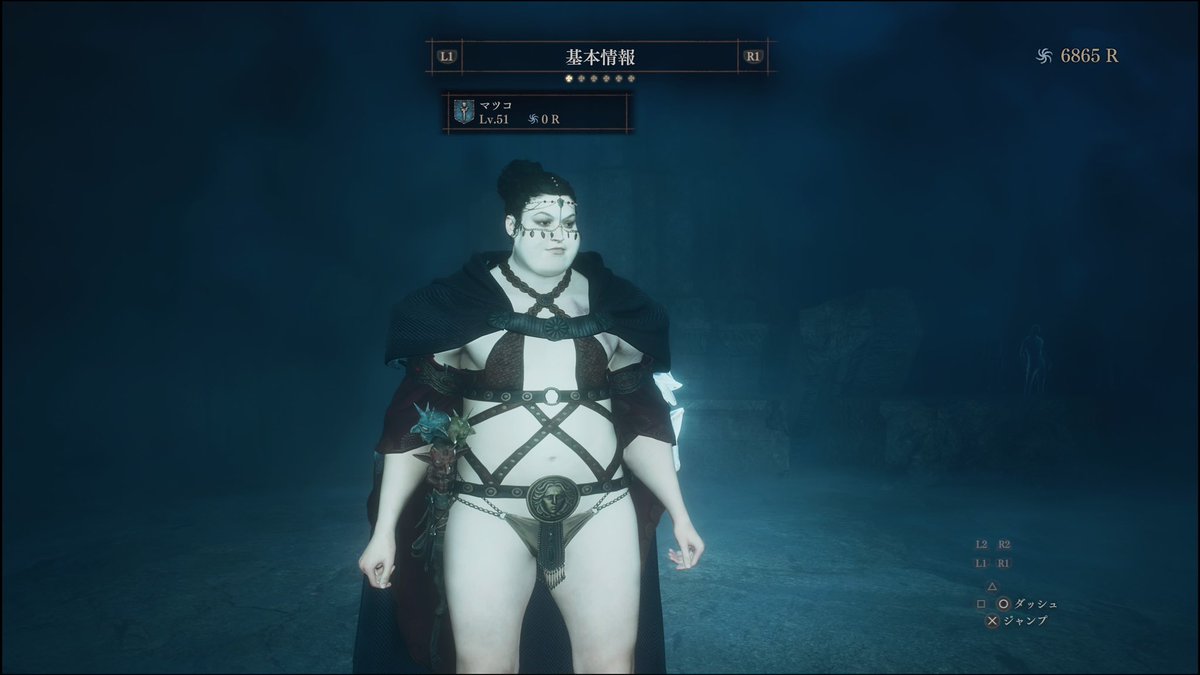Screen dimensions: 1200x675
Task: Select the 基本情報 header tab
Action: click(599, 57)
